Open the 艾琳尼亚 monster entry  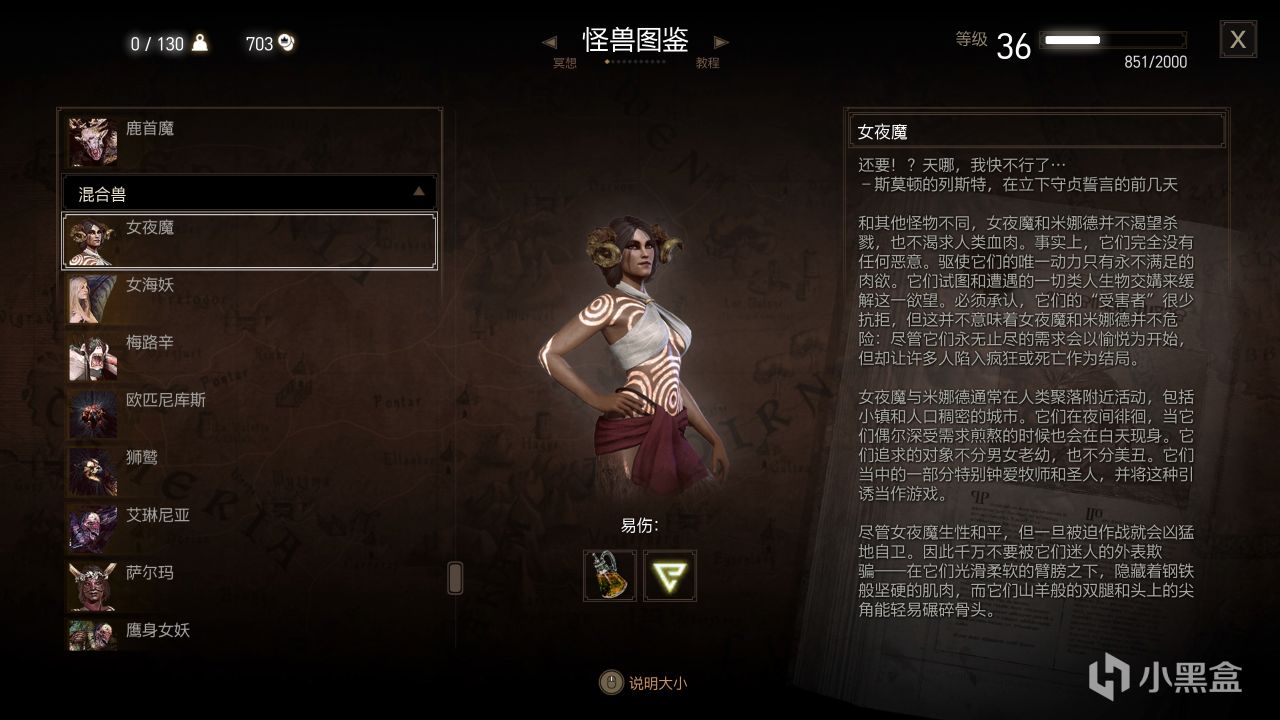click(x=250, y=528)
